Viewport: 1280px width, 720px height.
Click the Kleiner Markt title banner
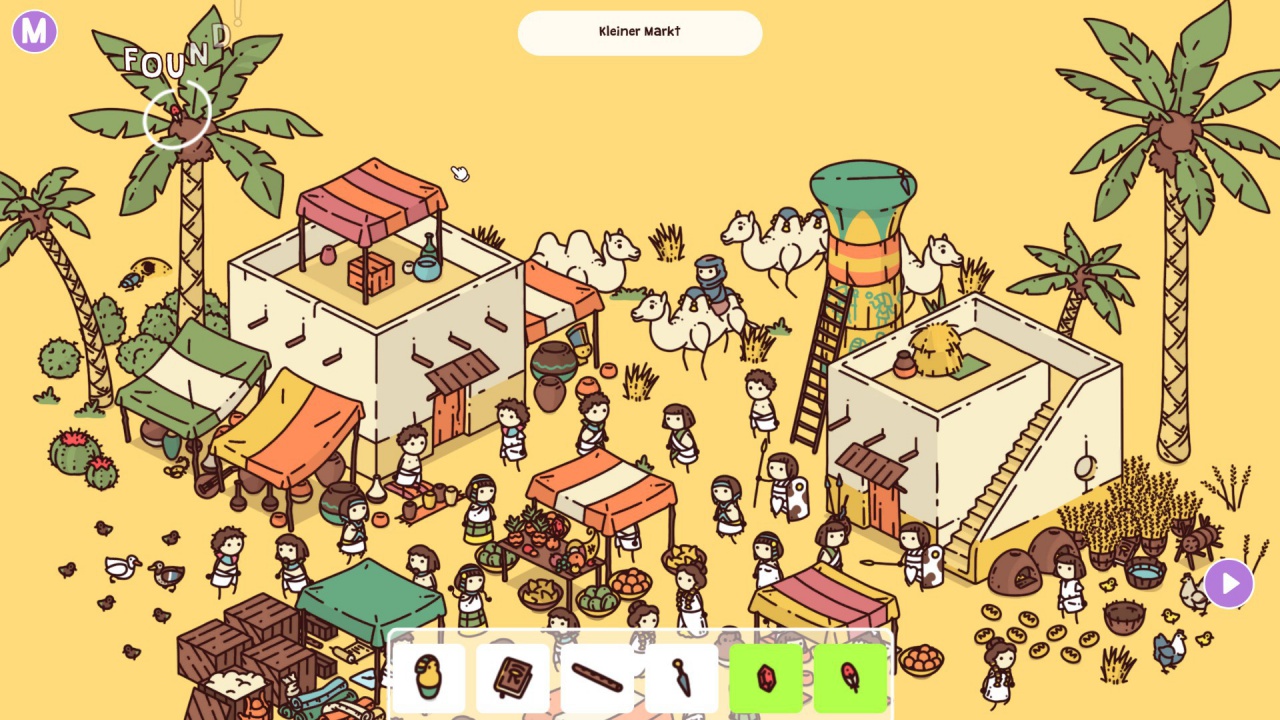tap(639, 32)
